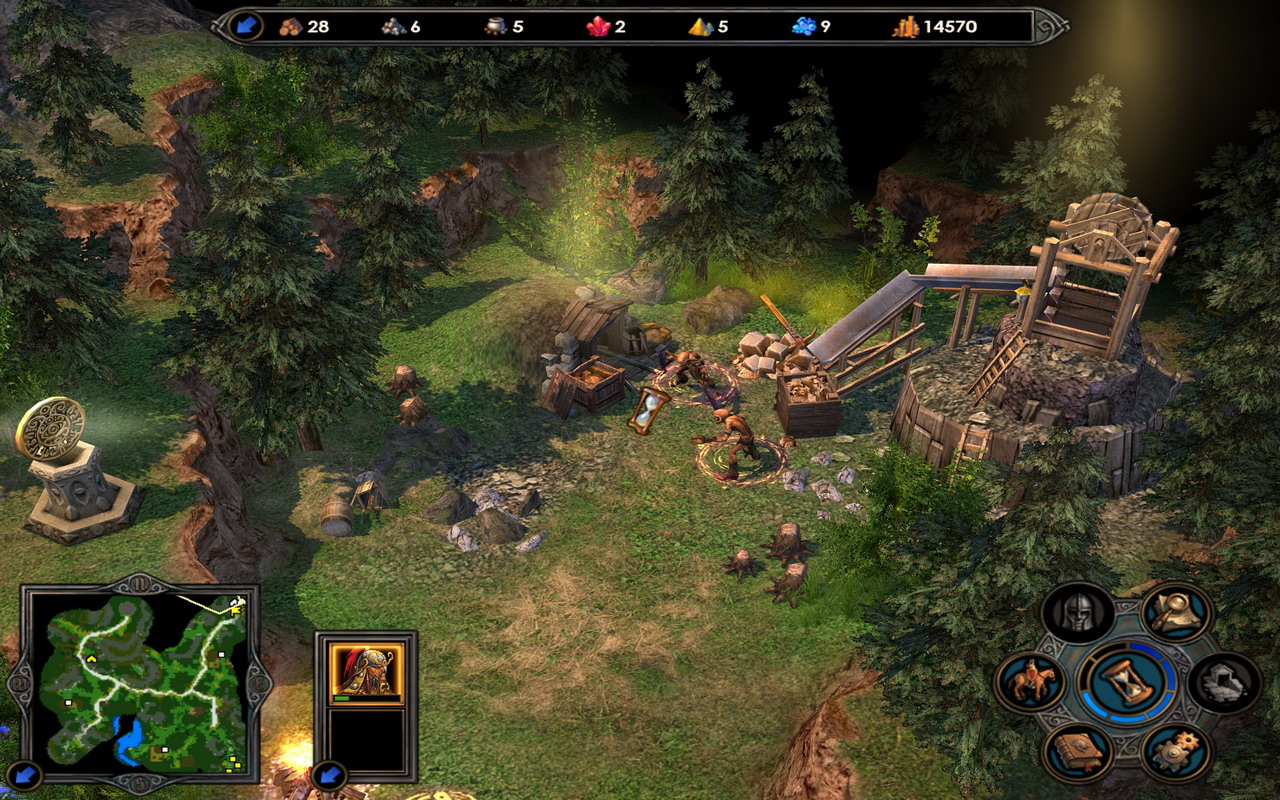Viewport: 1280px width, 800px height.
Task: Select the knight helmet button
Action: 1078,612
